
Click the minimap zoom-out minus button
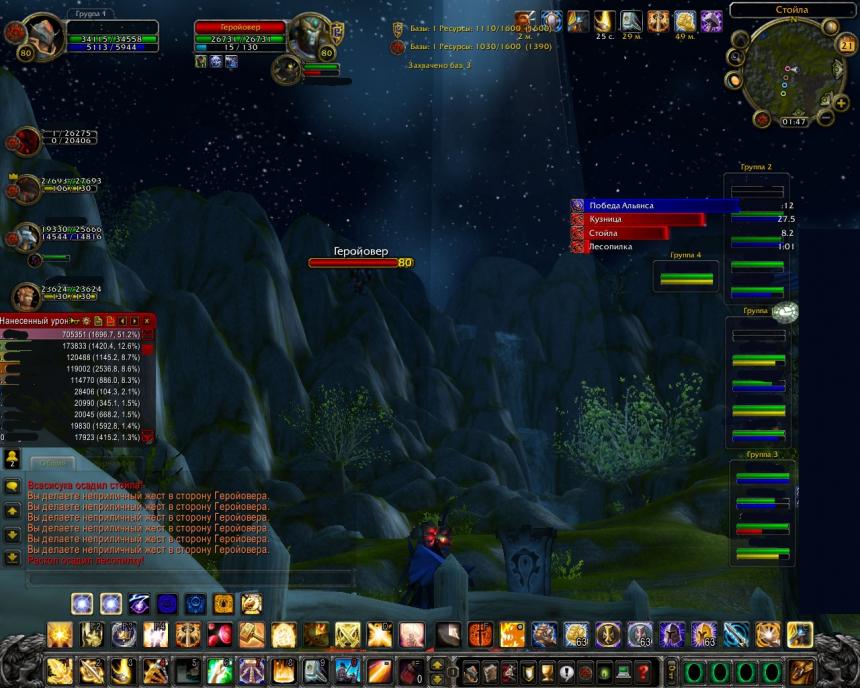pyautogui.click(x=826, y=117)
